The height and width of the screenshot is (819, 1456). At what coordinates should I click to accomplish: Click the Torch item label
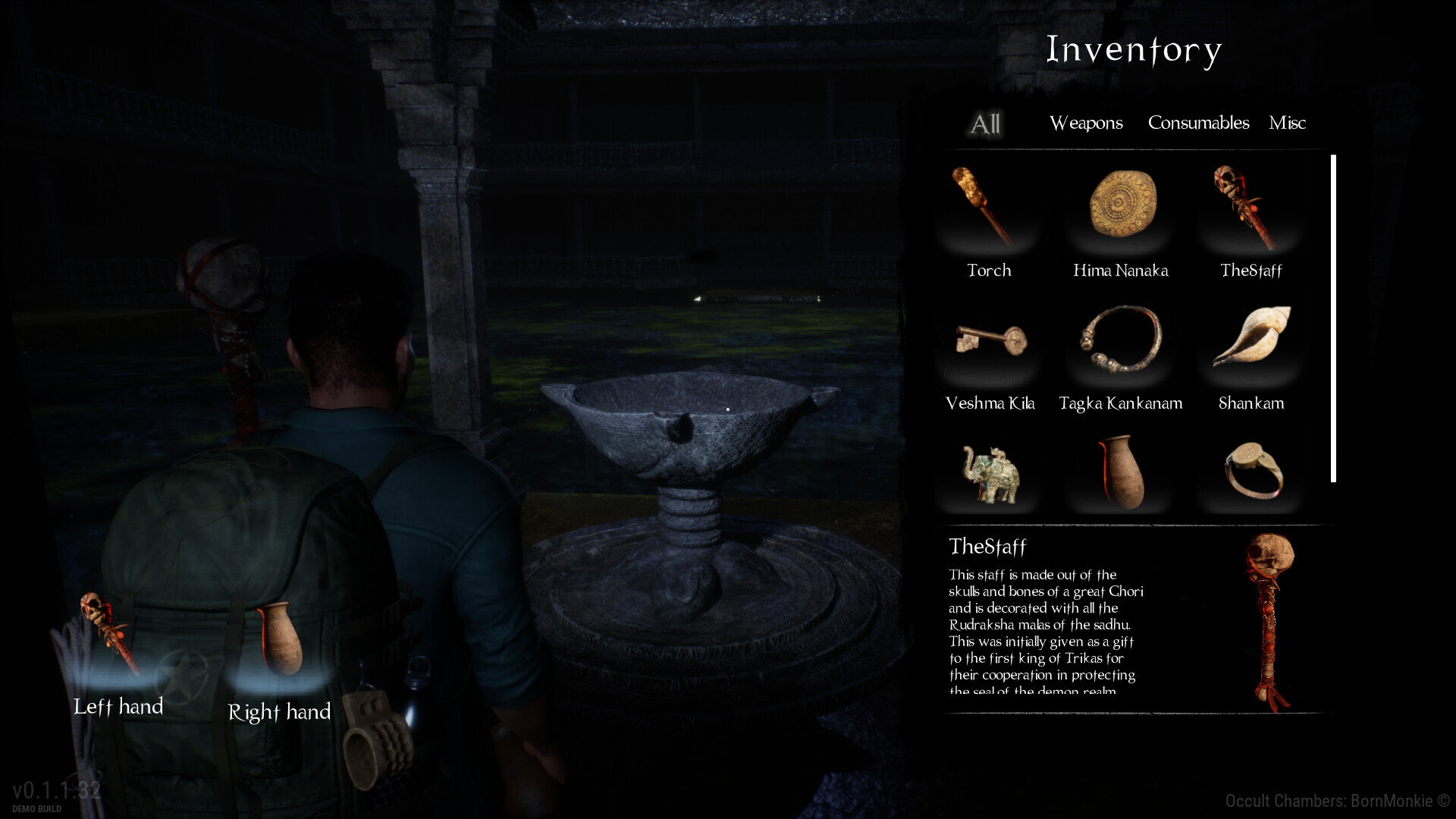(x=989, y=270)
